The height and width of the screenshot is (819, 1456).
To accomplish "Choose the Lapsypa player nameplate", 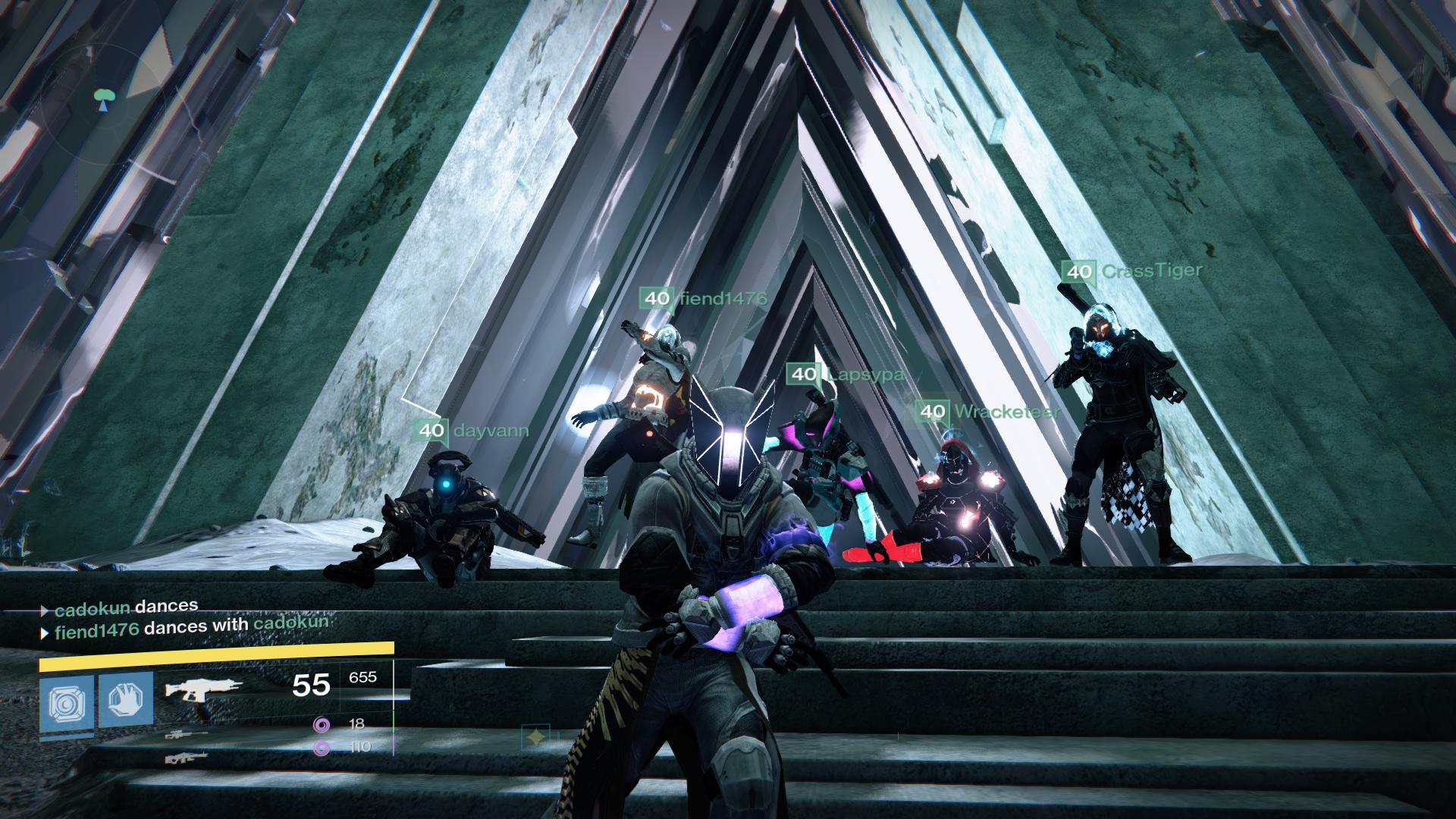I will [845, 375].
